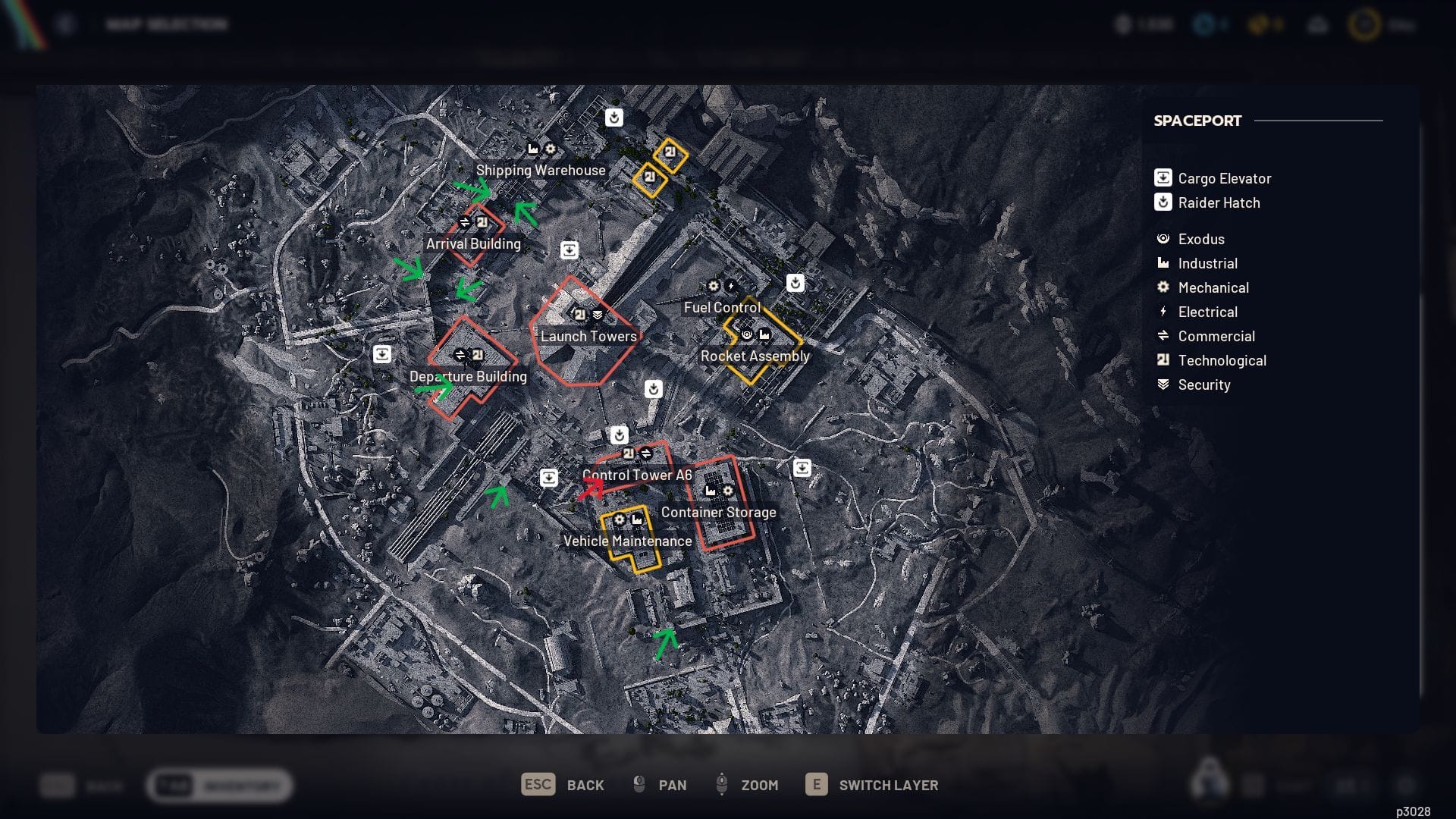Click the Electrical lightning icon in the legend
The image size is (1456, 819).
[1165, 312]
